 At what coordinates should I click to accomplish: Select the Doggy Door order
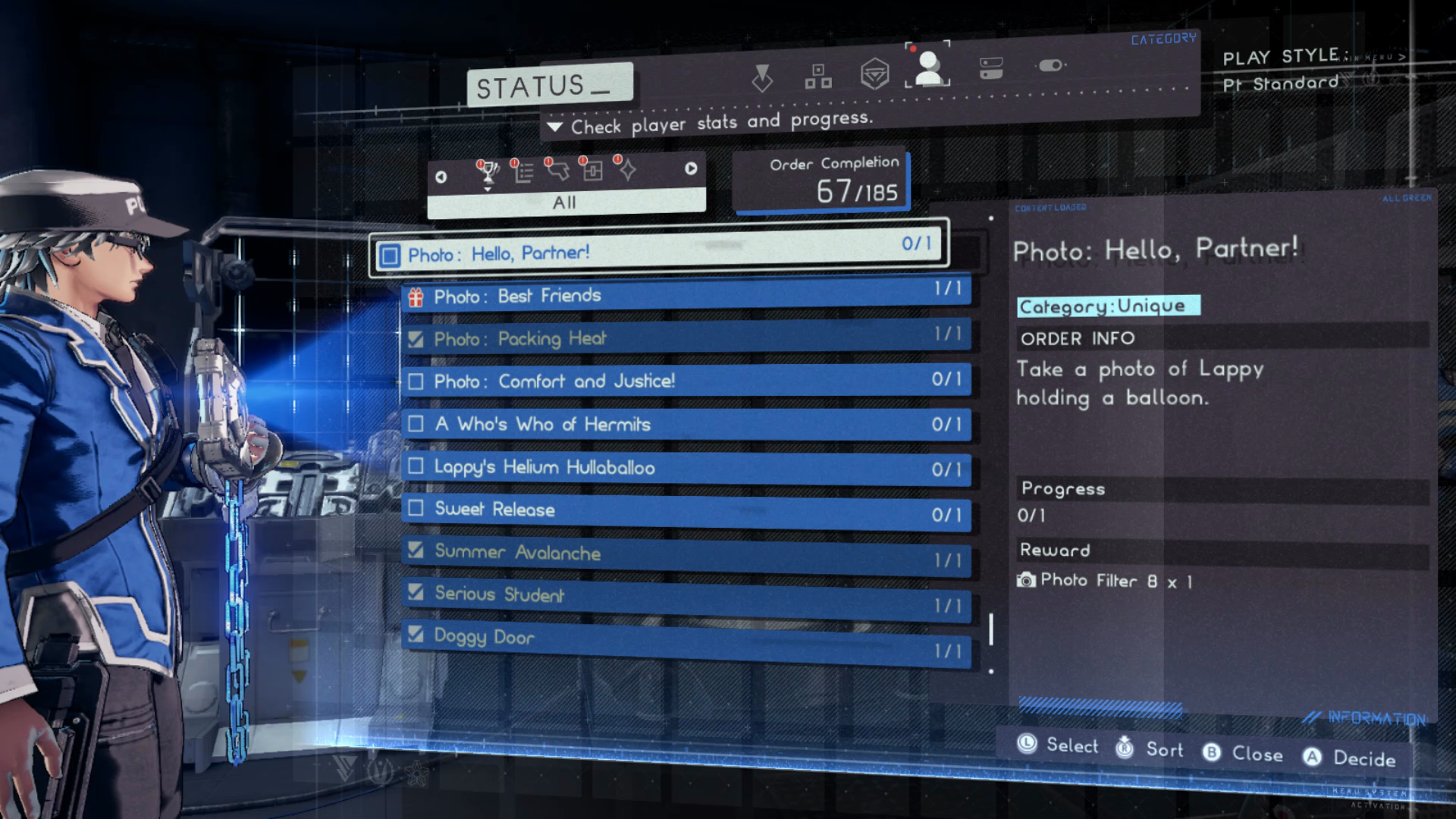pyautogui.click(x=686, y=639)
